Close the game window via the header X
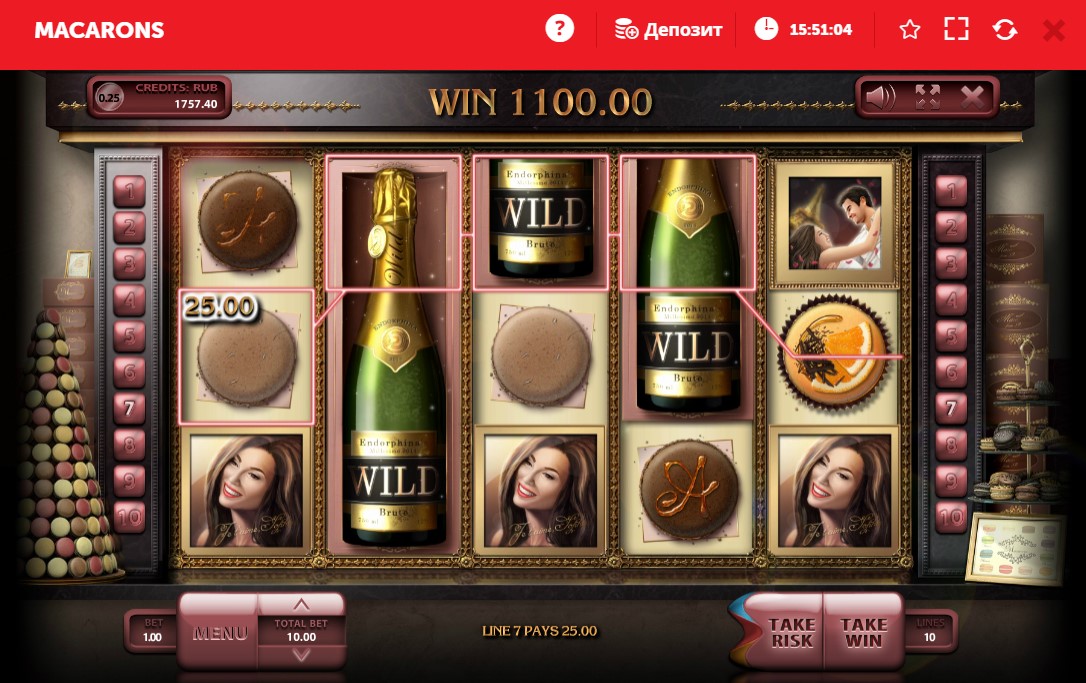The image size is (1086, 683). pos(1053,30)
